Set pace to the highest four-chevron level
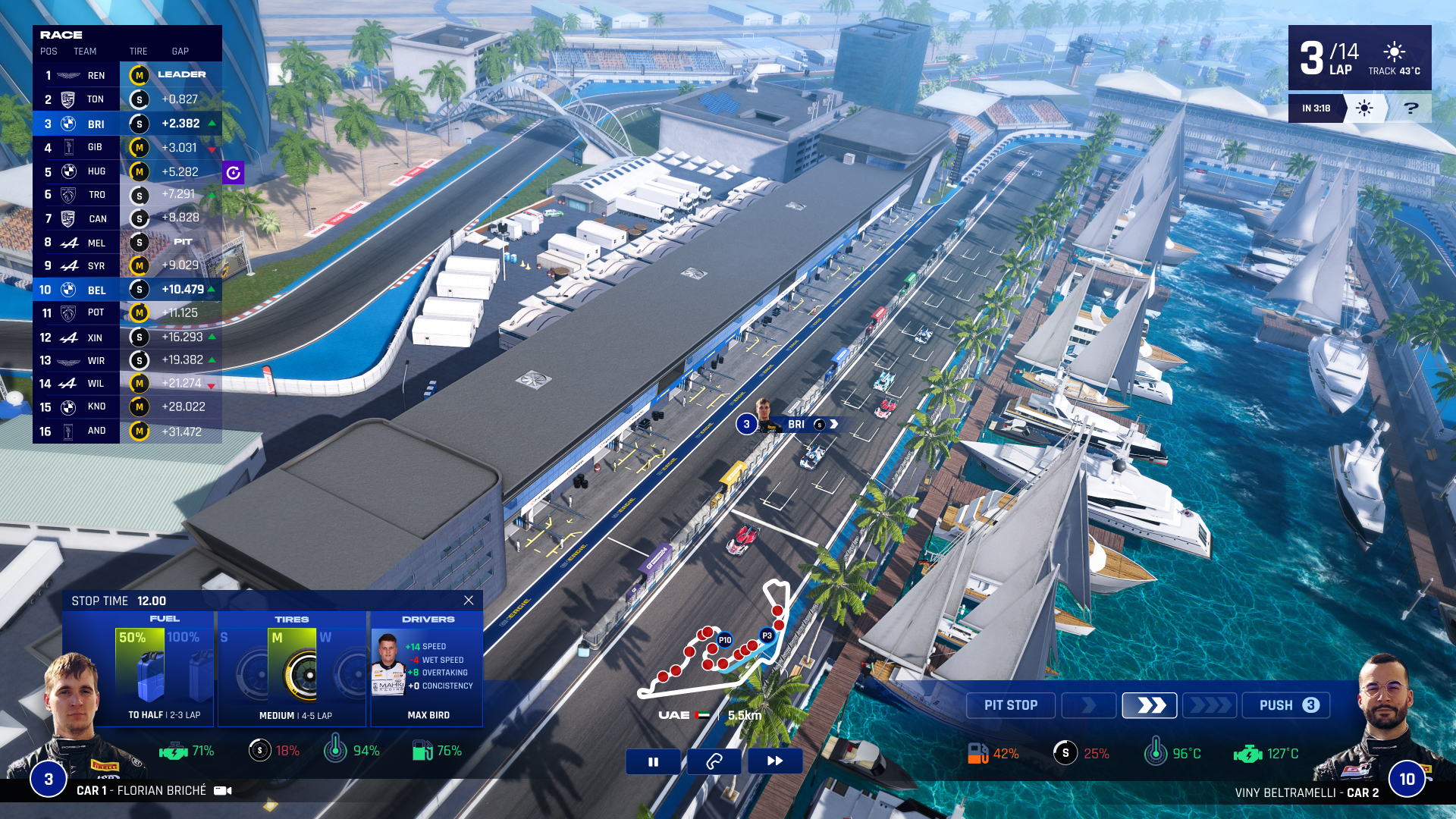 tap(1210, 705)
